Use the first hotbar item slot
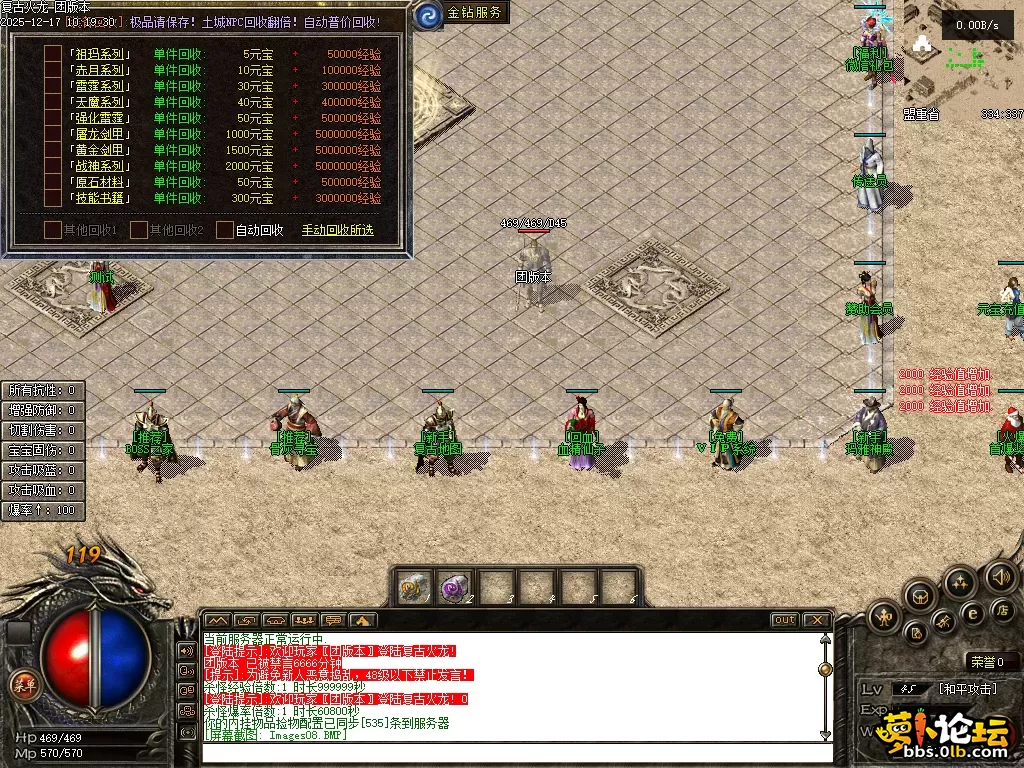1024x768 pixels. 414,587
